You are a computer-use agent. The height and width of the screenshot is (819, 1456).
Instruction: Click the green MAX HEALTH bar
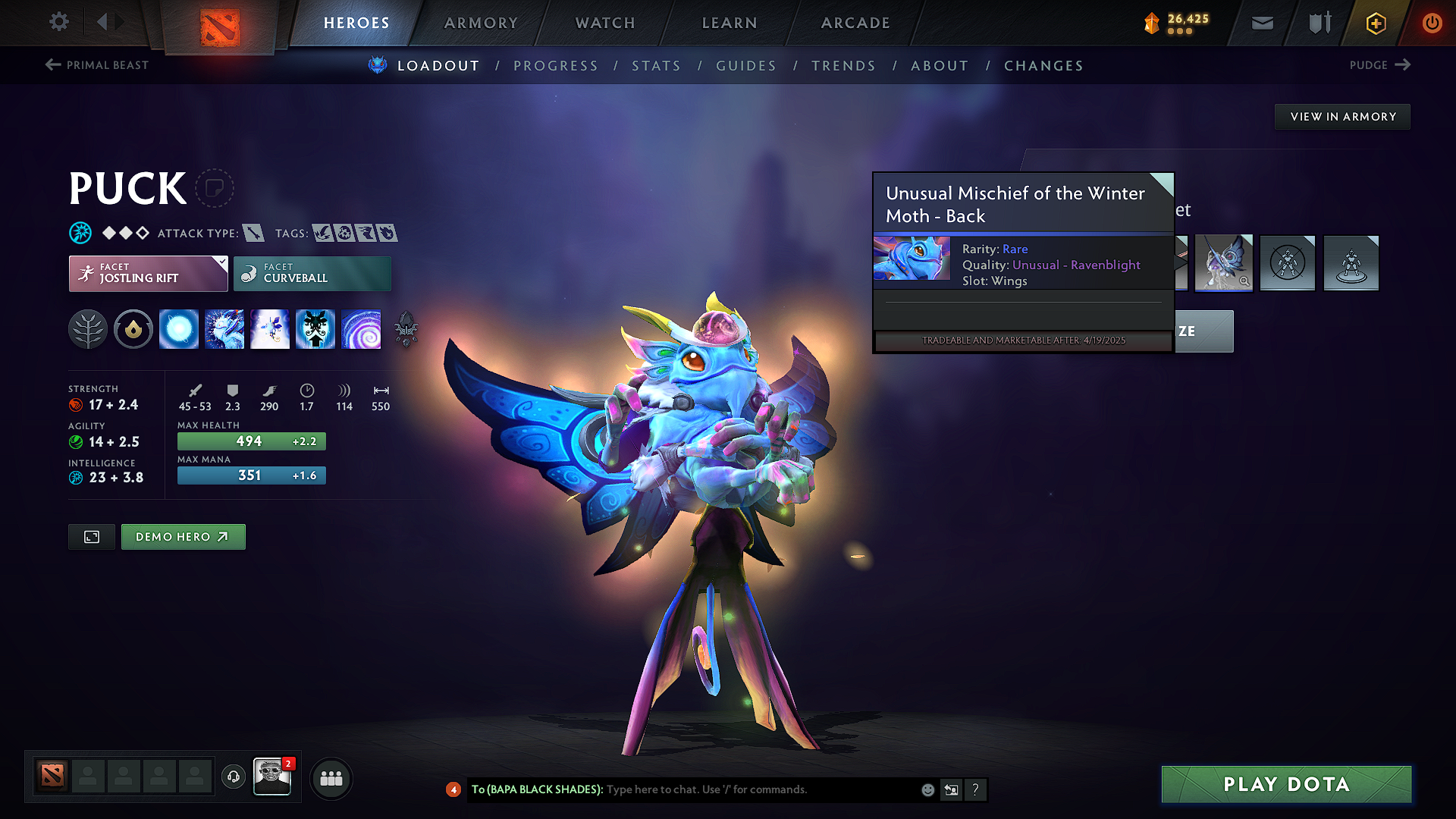(251, 441)
